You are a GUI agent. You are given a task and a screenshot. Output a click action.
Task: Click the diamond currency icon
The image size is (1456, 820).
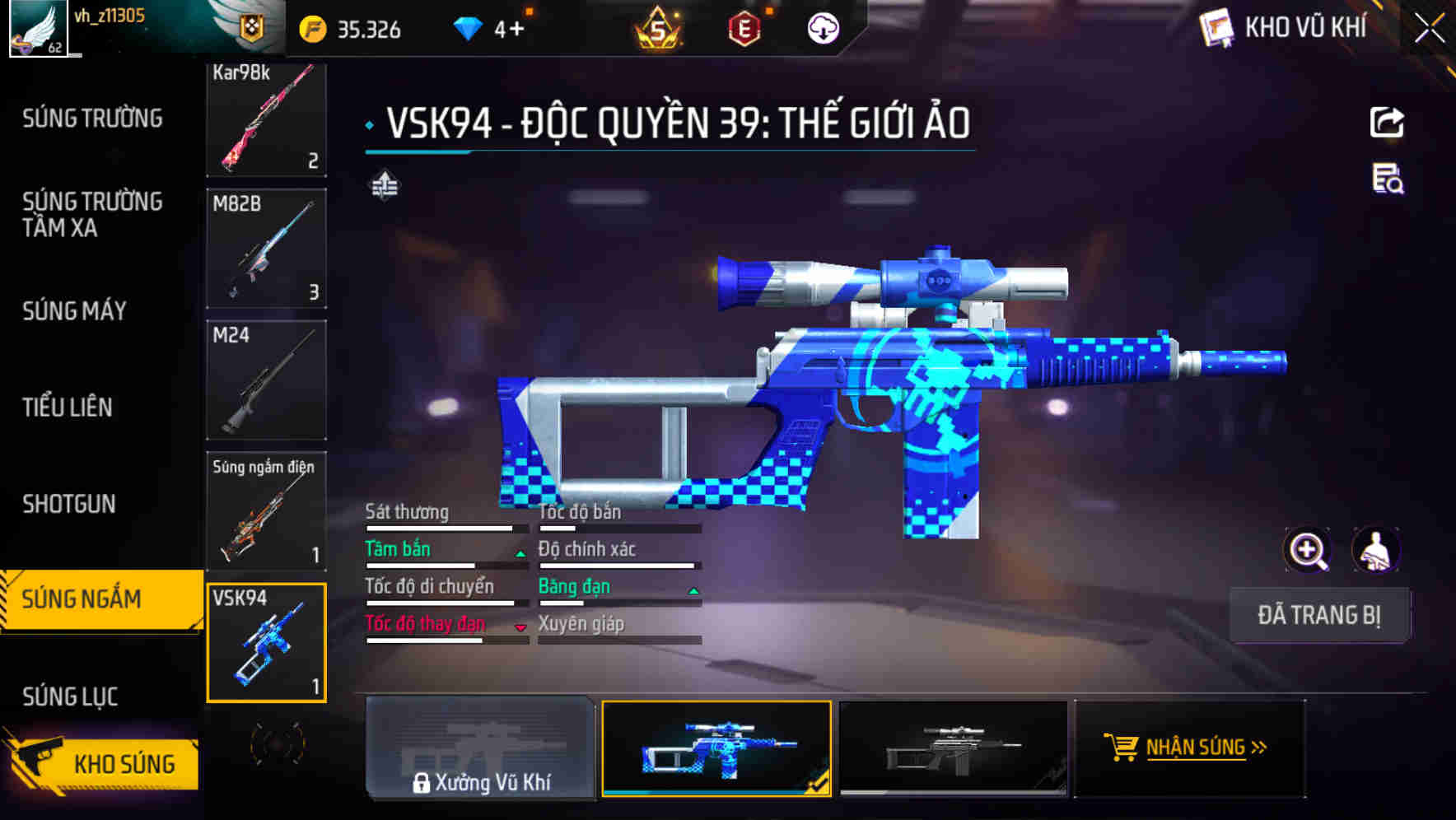click(469, 27)
